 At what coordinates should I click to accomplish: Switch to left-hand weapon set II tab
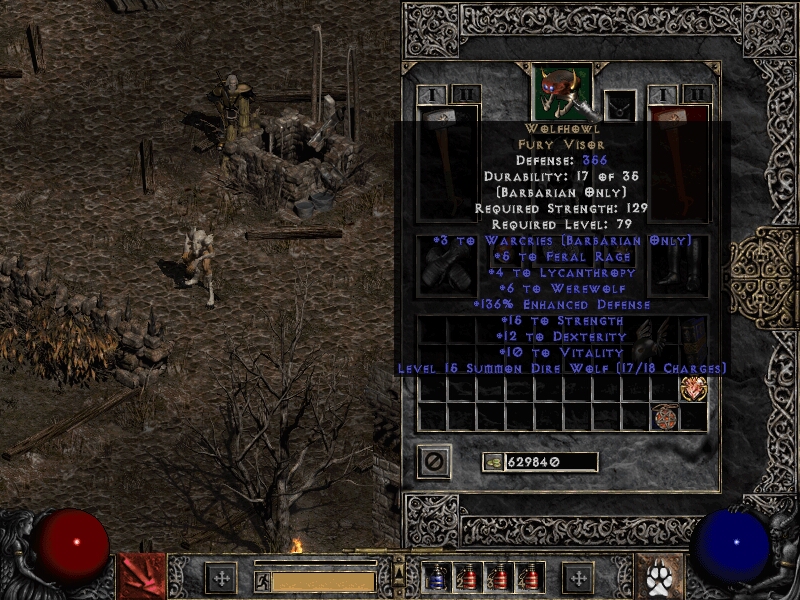tap(466, 95)
